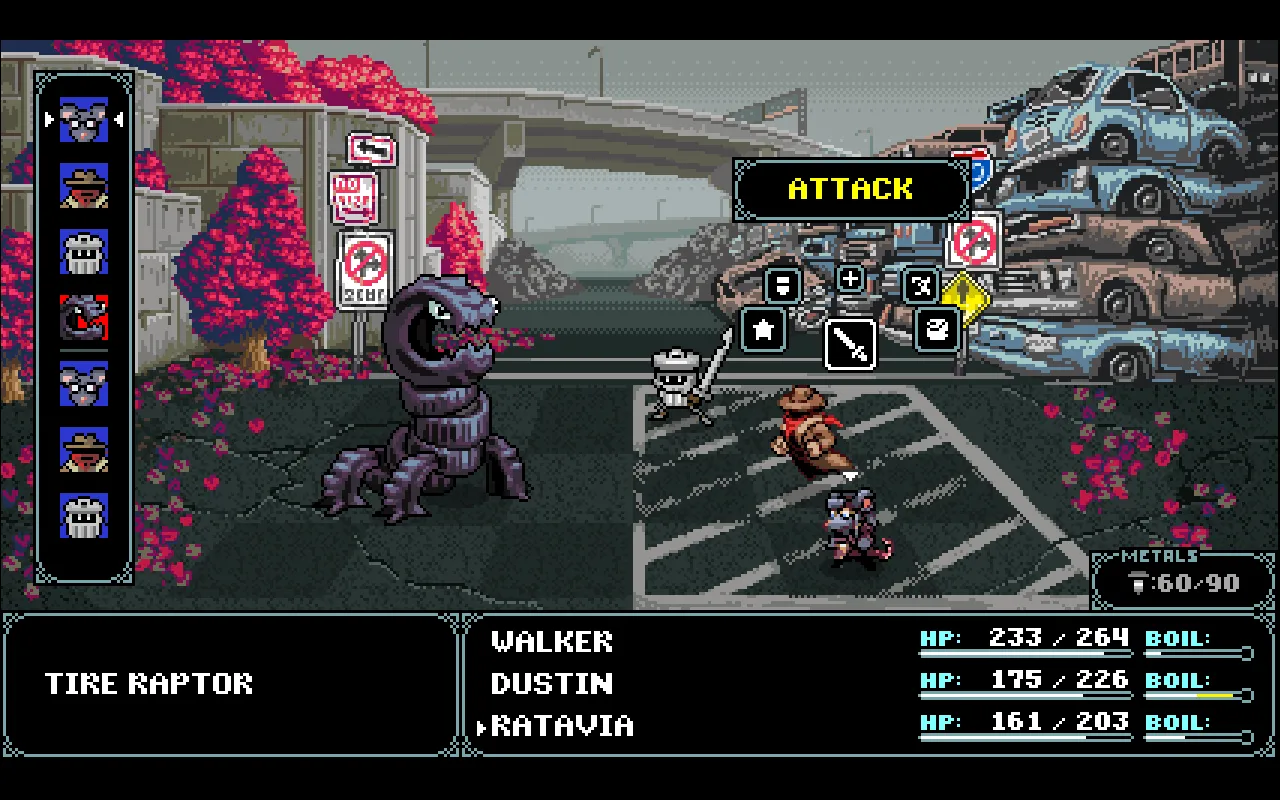
Task: Pick the swap-character action icon
Action: click(x=920, y=286)
